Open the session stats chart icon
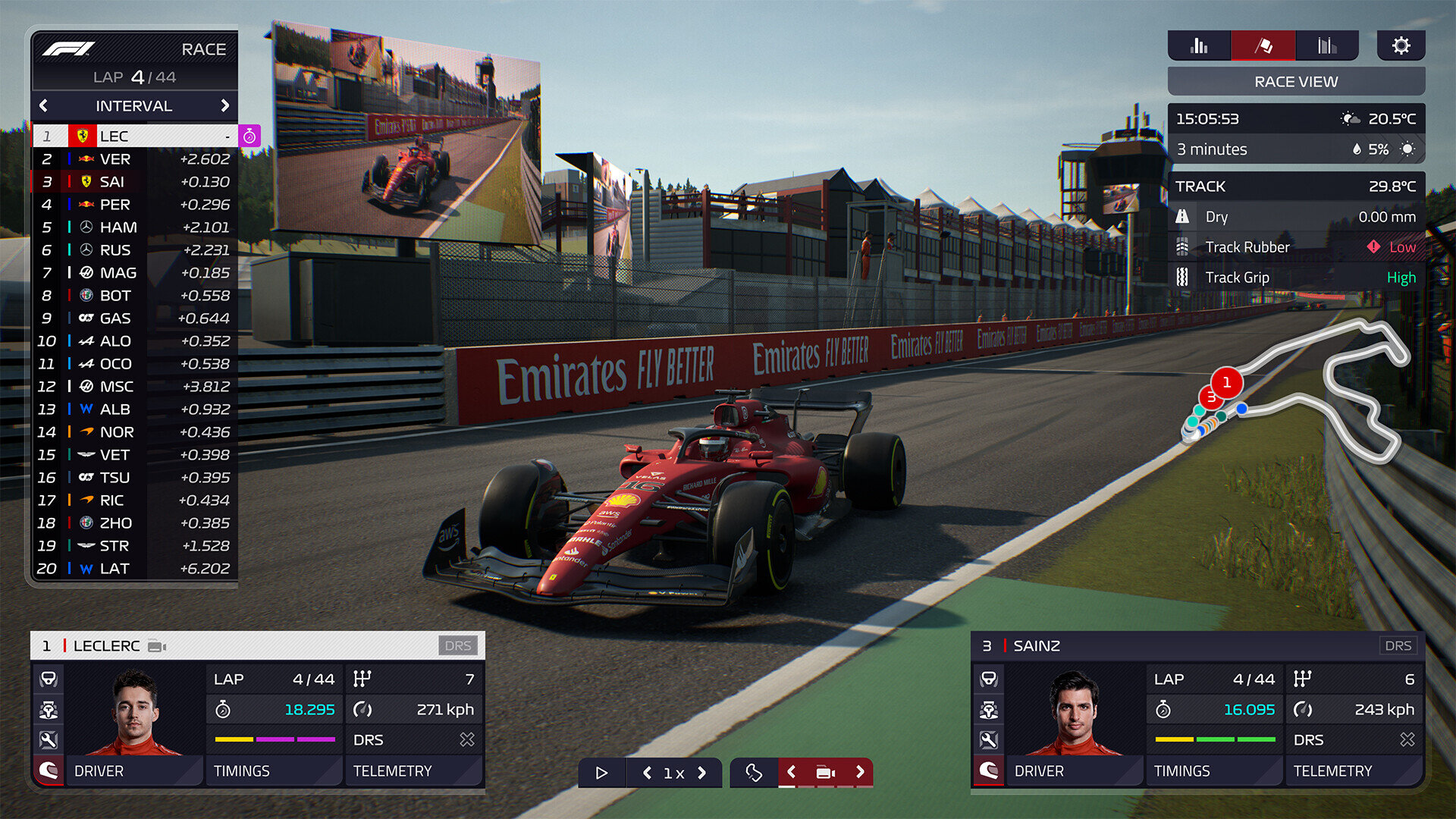The width and height of the screenshot is (1456, 819). [1329, 45]
